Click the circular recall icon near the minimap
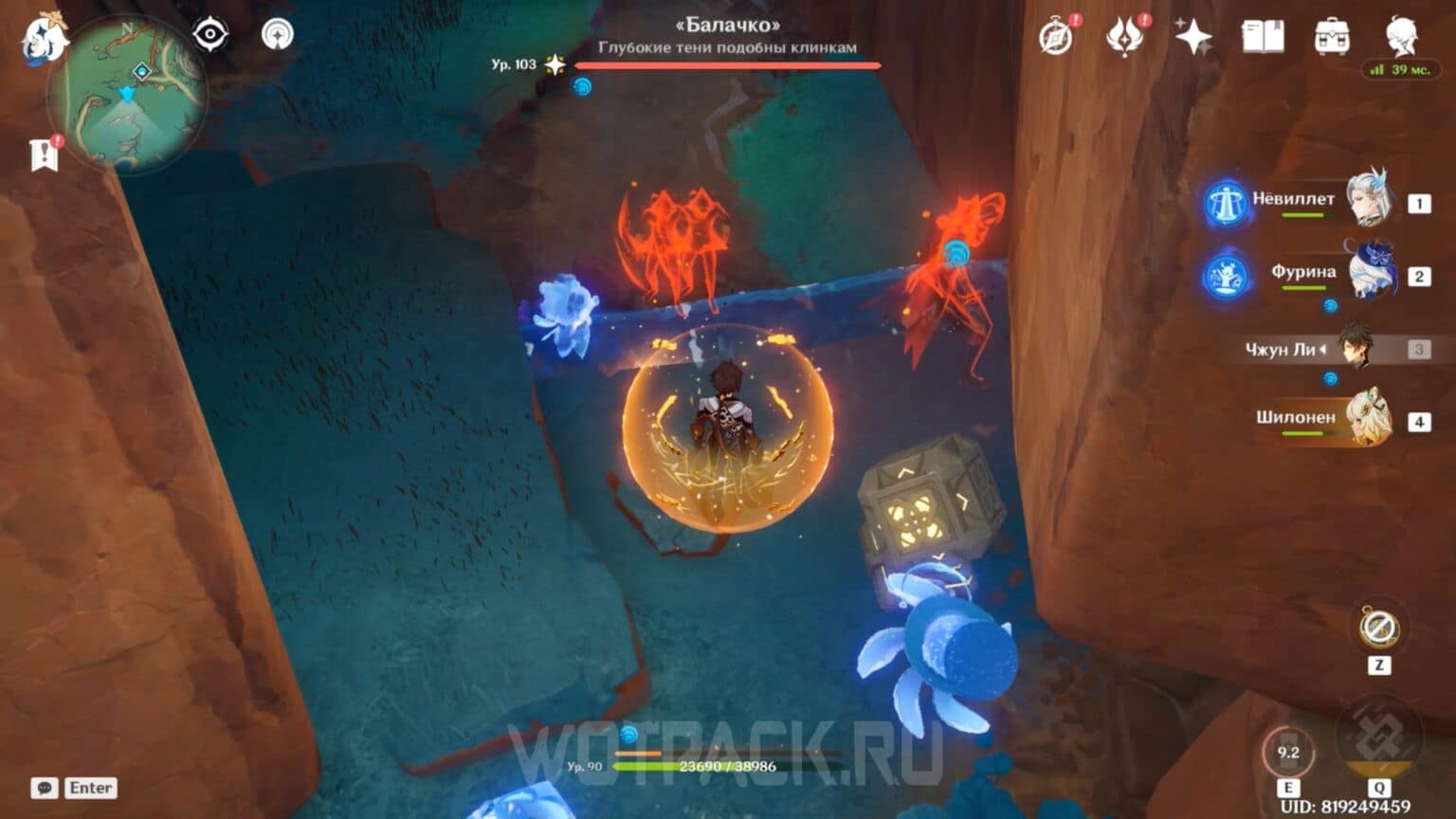The height and width of the screenshot is (819, 1456). [278, 35]
